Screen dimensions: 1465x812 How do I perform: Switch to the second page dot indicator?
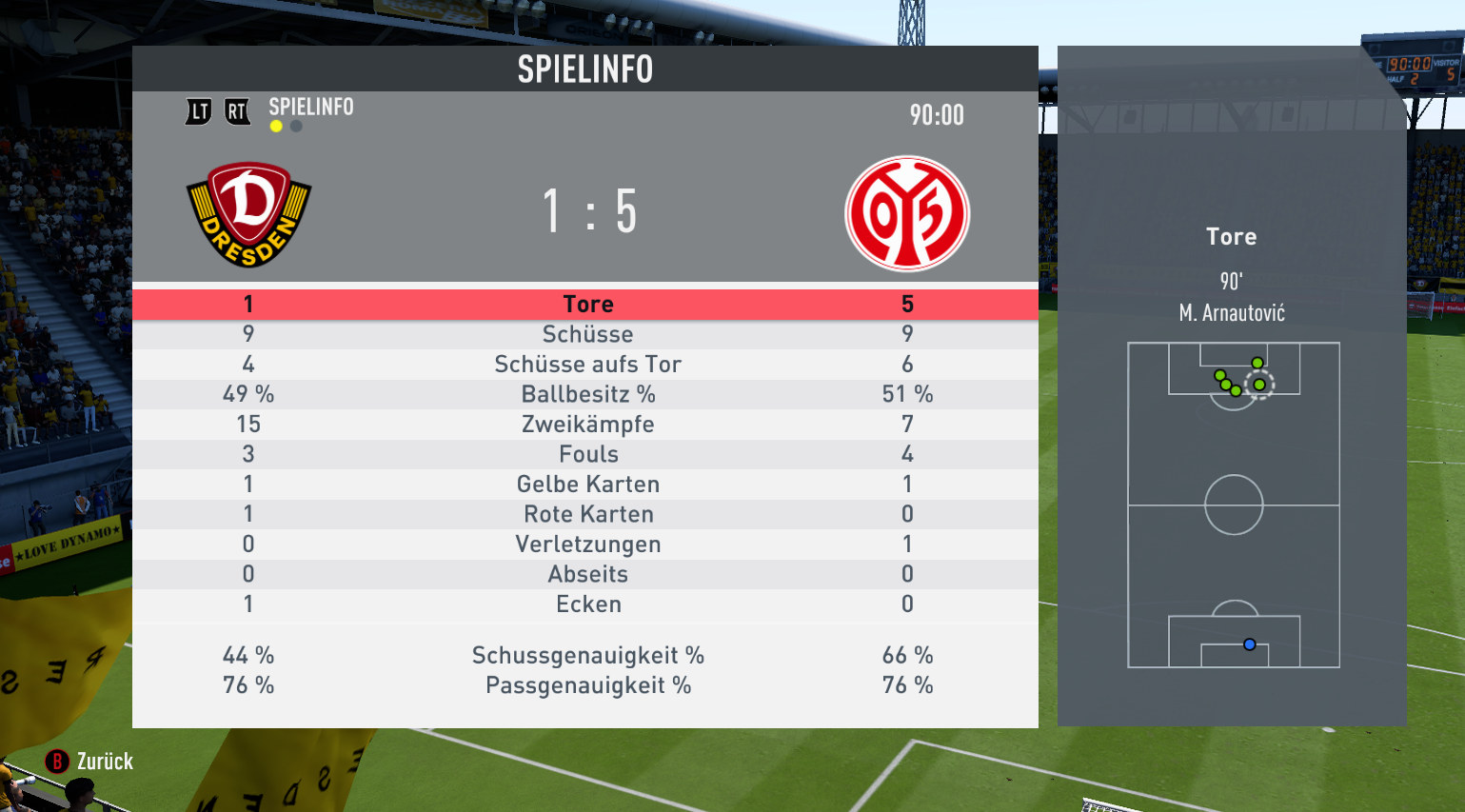tap(296, 127)
